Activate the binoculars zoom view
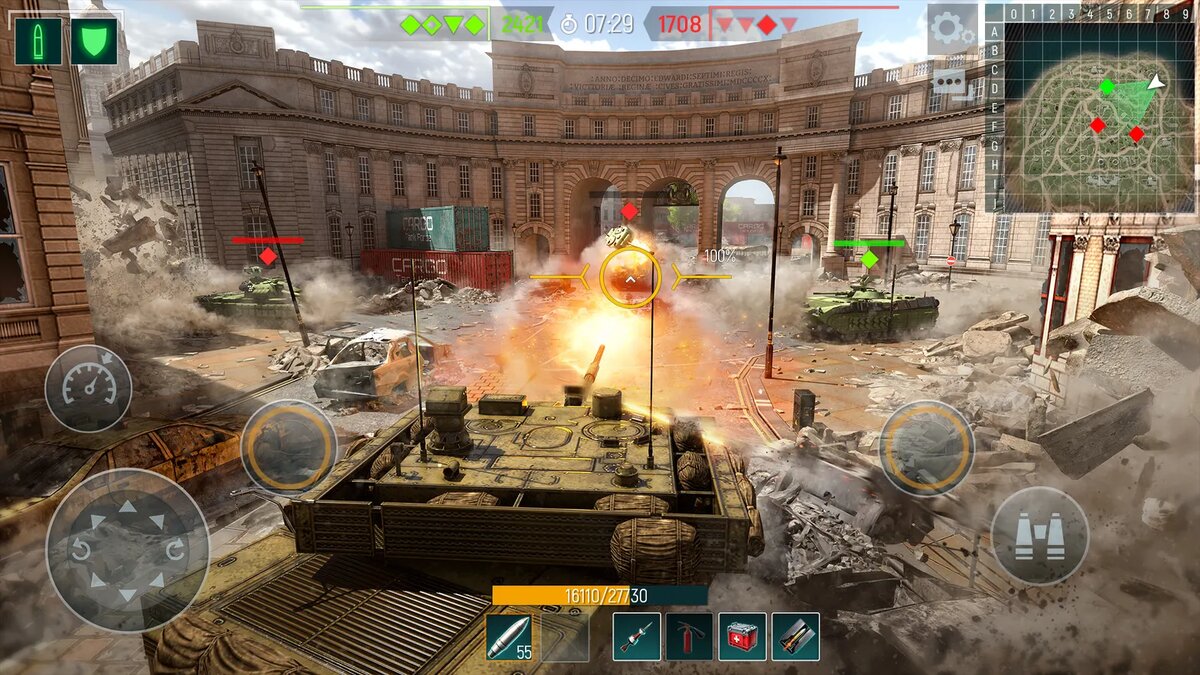Image resolution: width=1200 pixels, height=675 pixels. tap(1039, 536)
